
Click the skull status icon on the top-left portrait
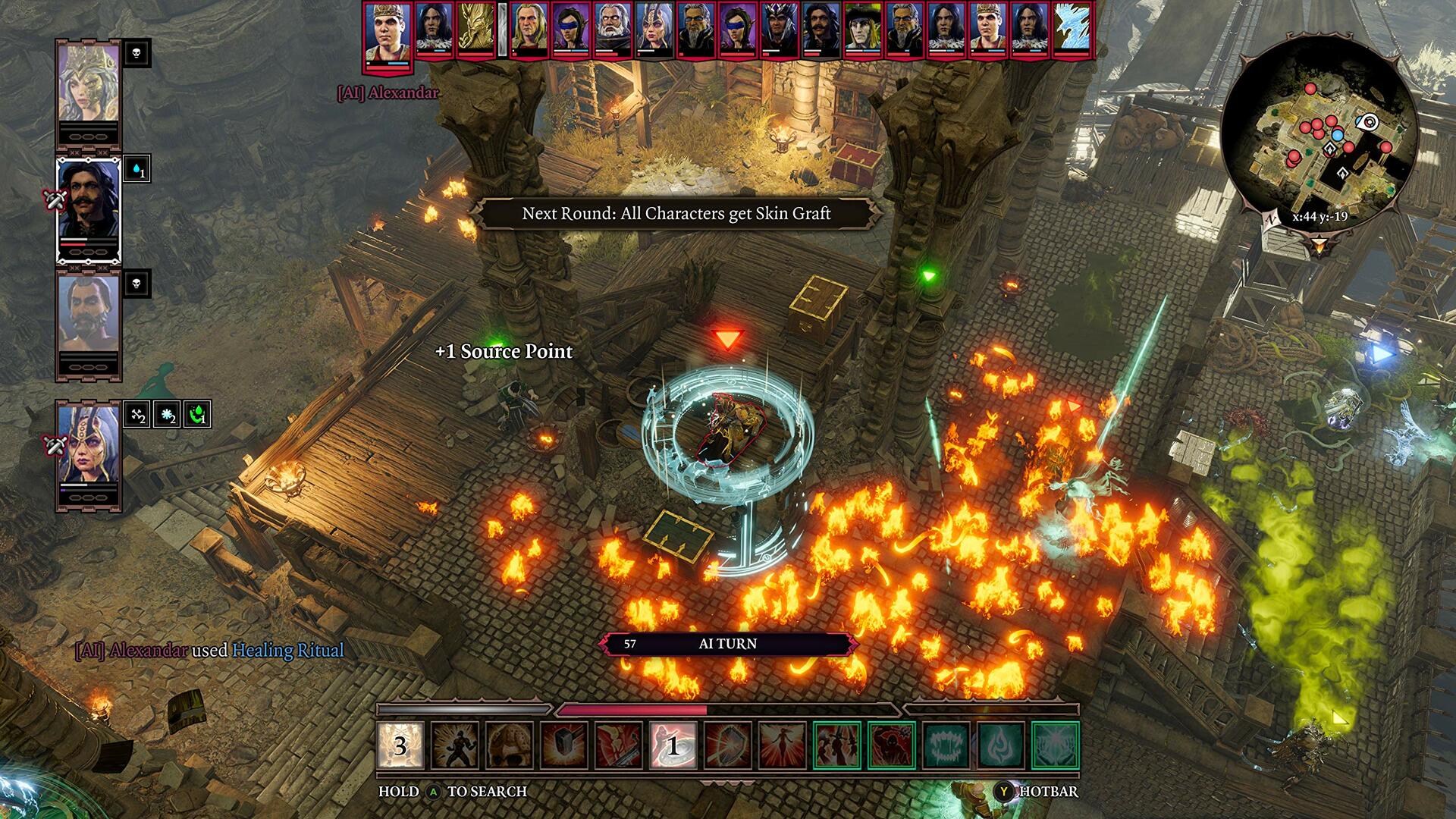tap(136, 55)
